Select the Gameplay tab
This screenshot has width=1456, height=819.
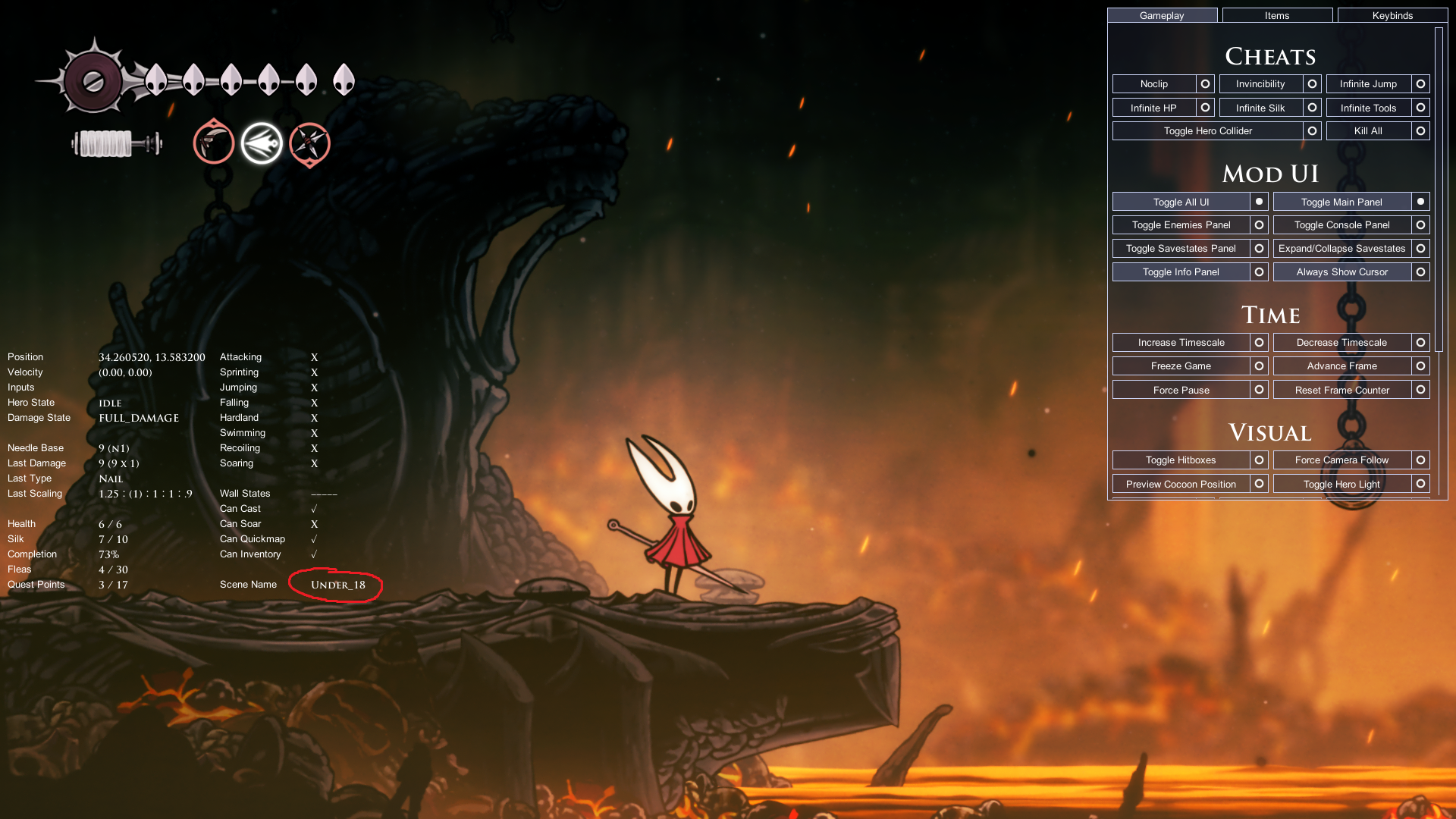coord(1162,15)
